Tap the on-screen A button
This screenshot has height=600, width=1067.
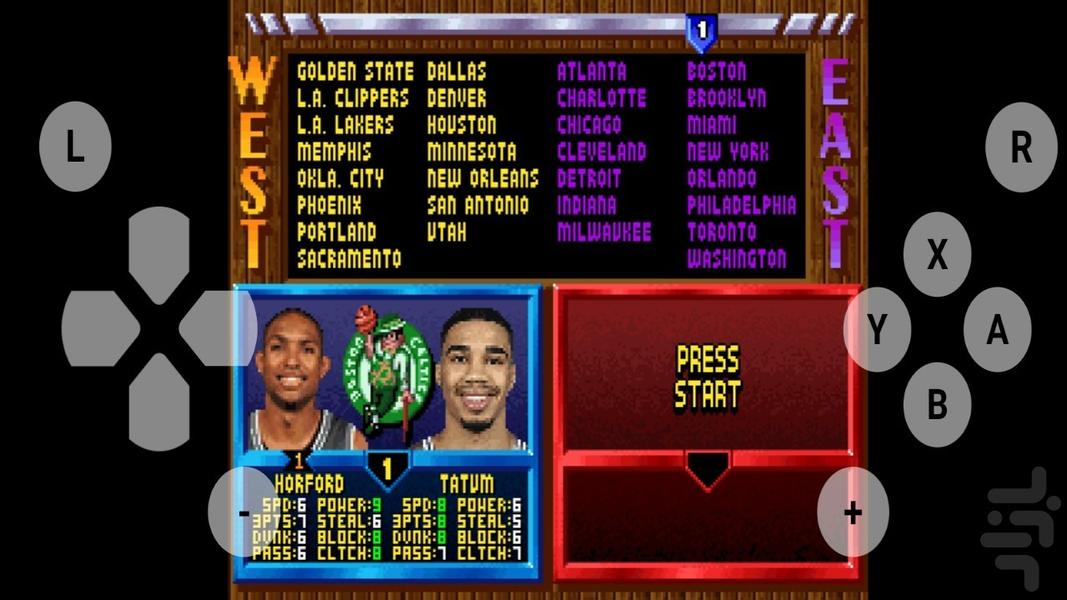pos(997,329)
